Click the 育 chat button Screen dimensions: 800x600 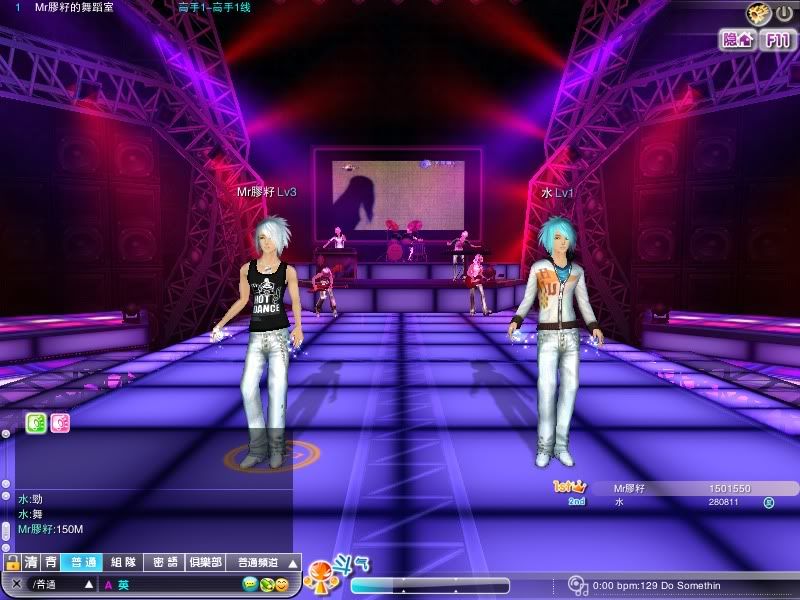point(50,563)
